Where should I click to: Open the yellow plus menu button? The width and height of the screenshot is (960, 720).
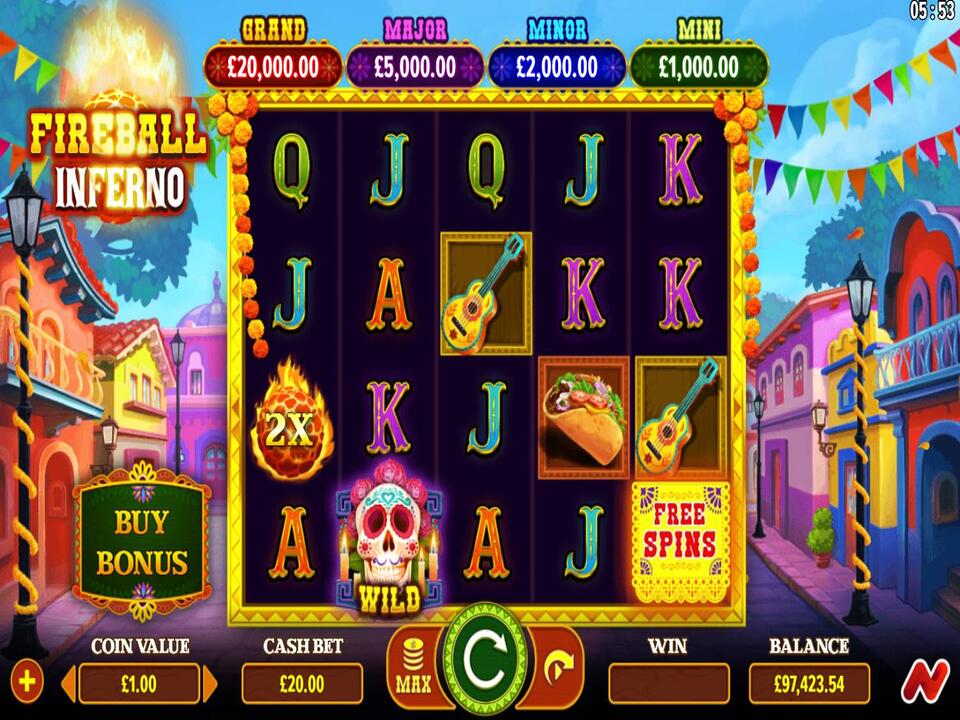pos(27,683)
